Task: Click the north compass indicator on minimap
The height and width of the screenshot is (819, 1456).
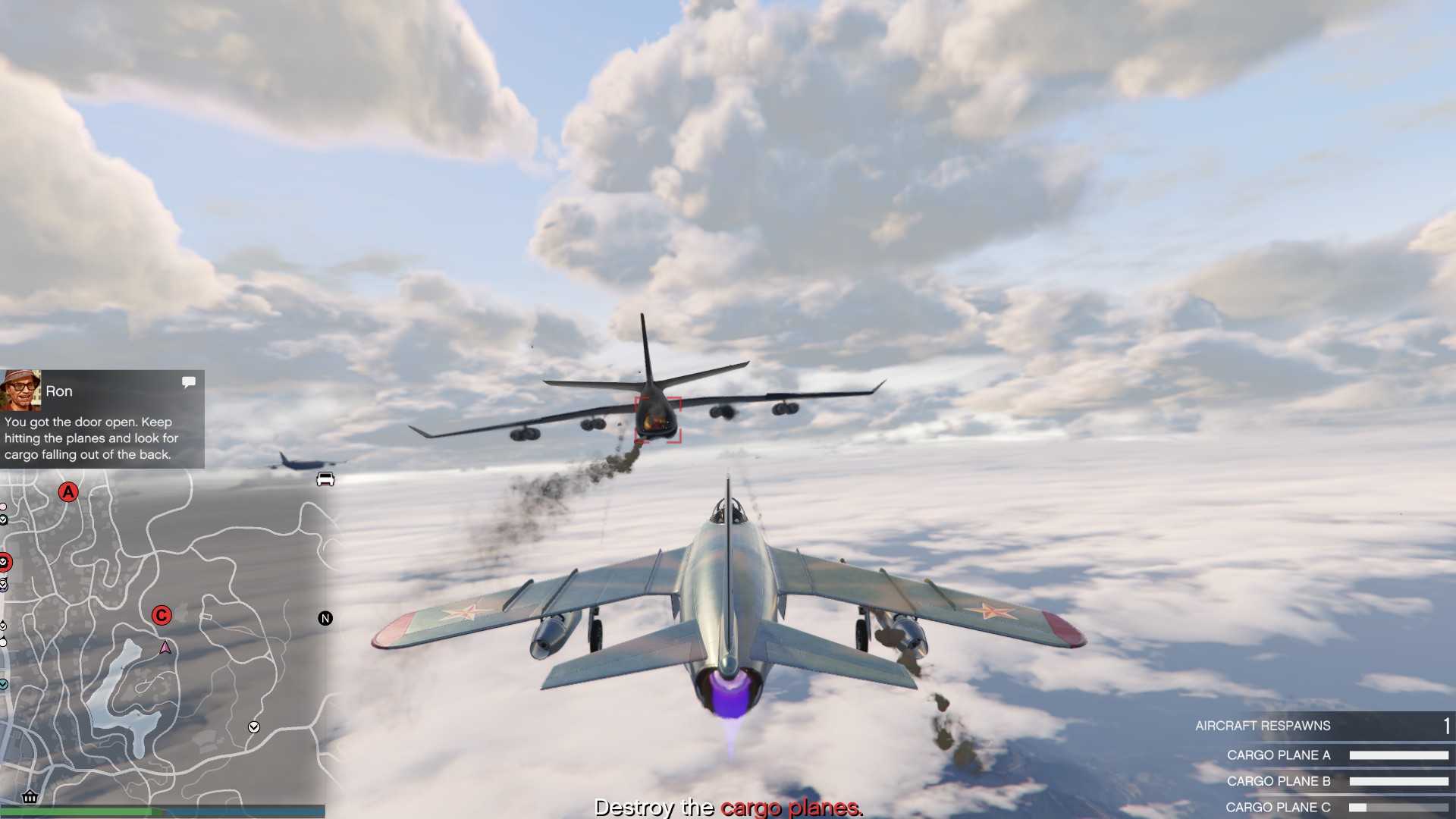Action: pos(325,619)
